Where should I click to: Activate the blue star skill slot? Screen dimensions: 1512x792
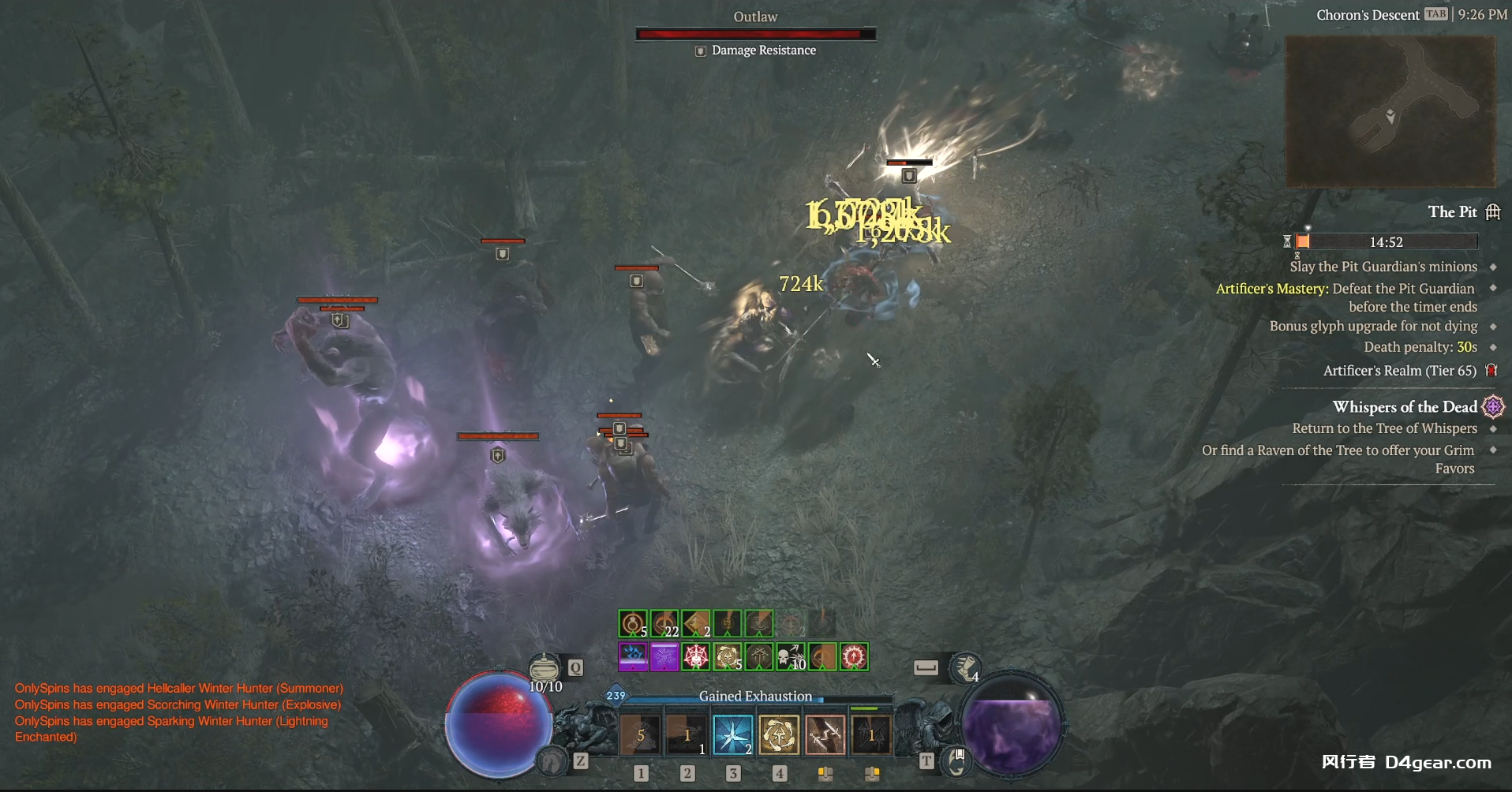click(732, 734)
